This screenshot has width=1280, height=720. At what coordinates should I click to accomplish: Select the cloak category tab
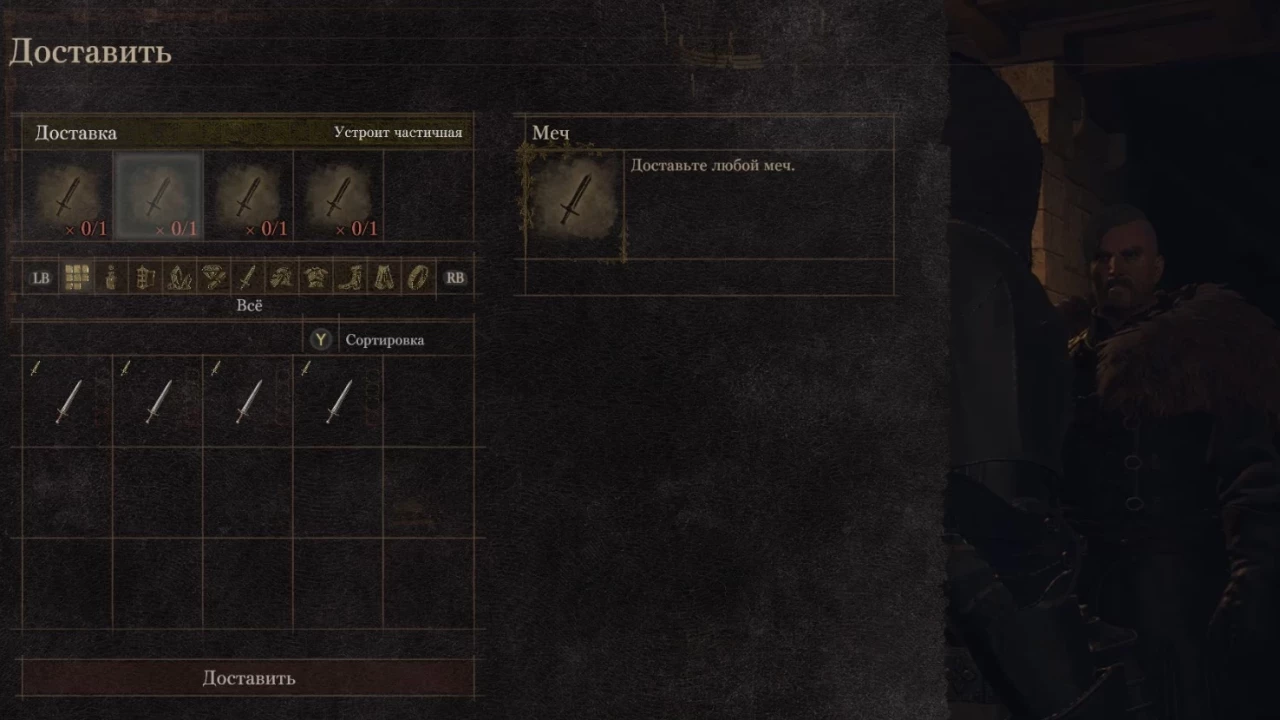click(x=383, y=278)
